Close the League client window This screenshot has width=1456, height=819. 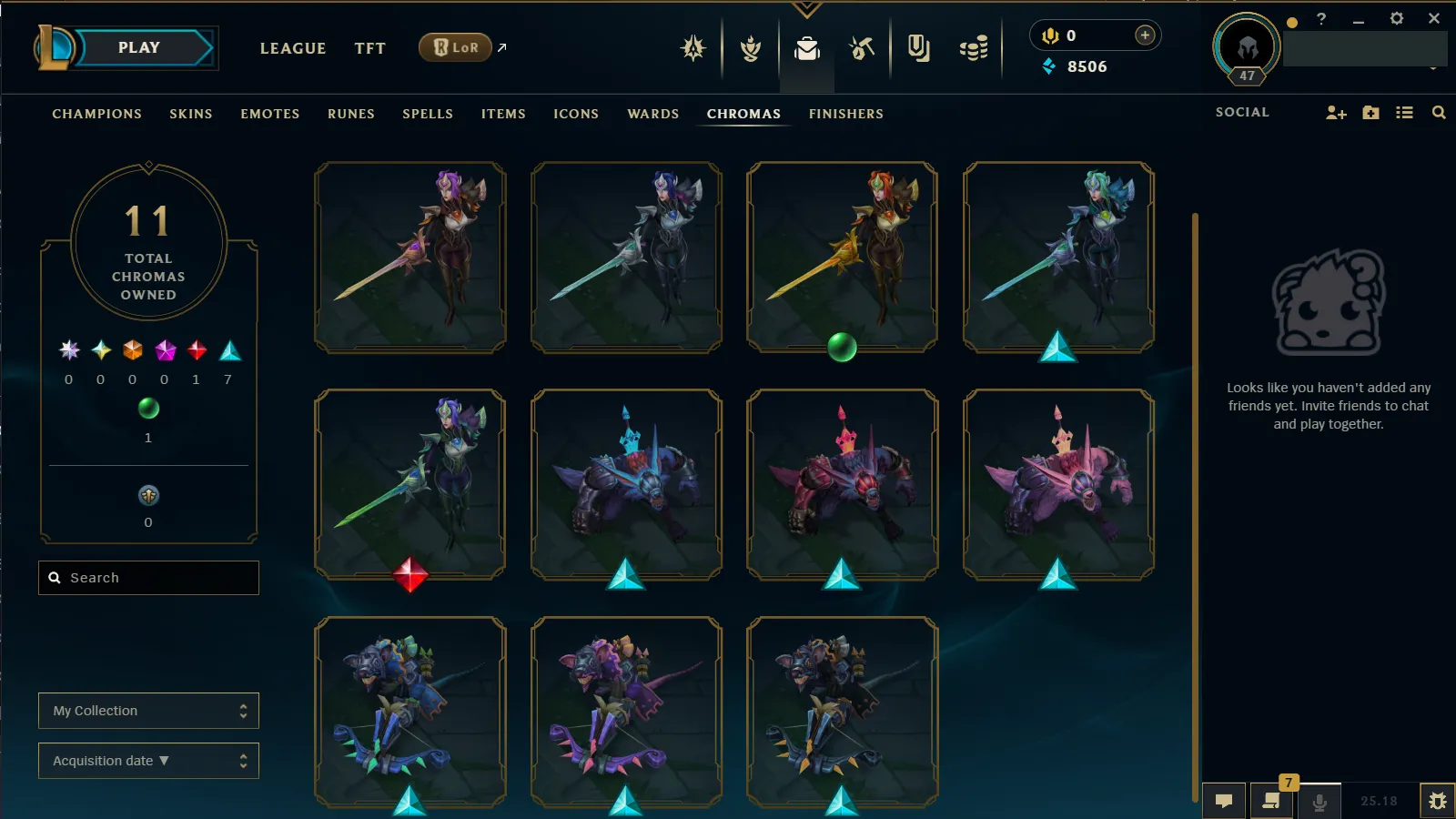[x=1434, y=18]
